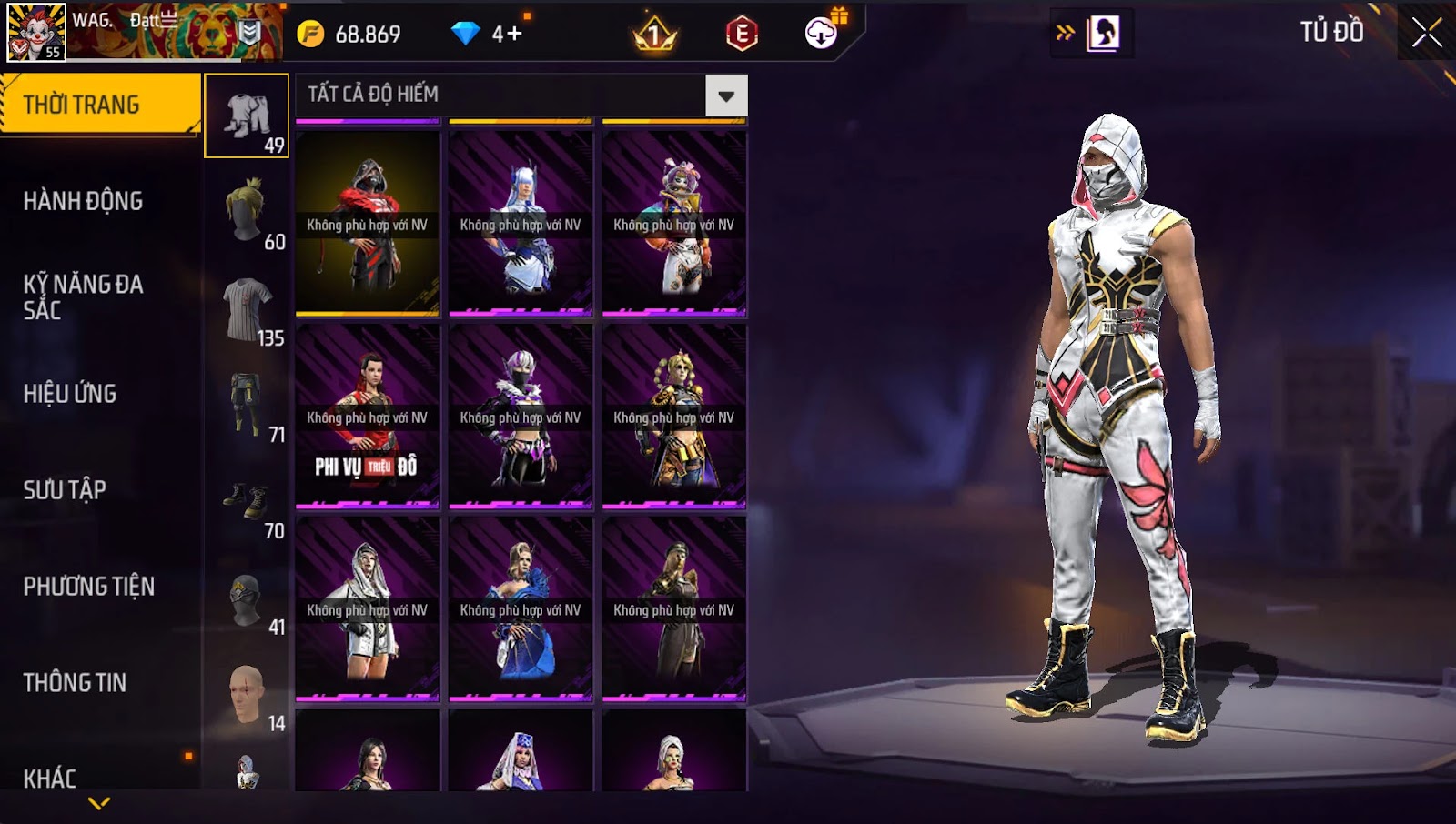The height and width of the screenshot is (824, 1456).
Task: Open the Khác menu entry
Action: pos(50,778)
